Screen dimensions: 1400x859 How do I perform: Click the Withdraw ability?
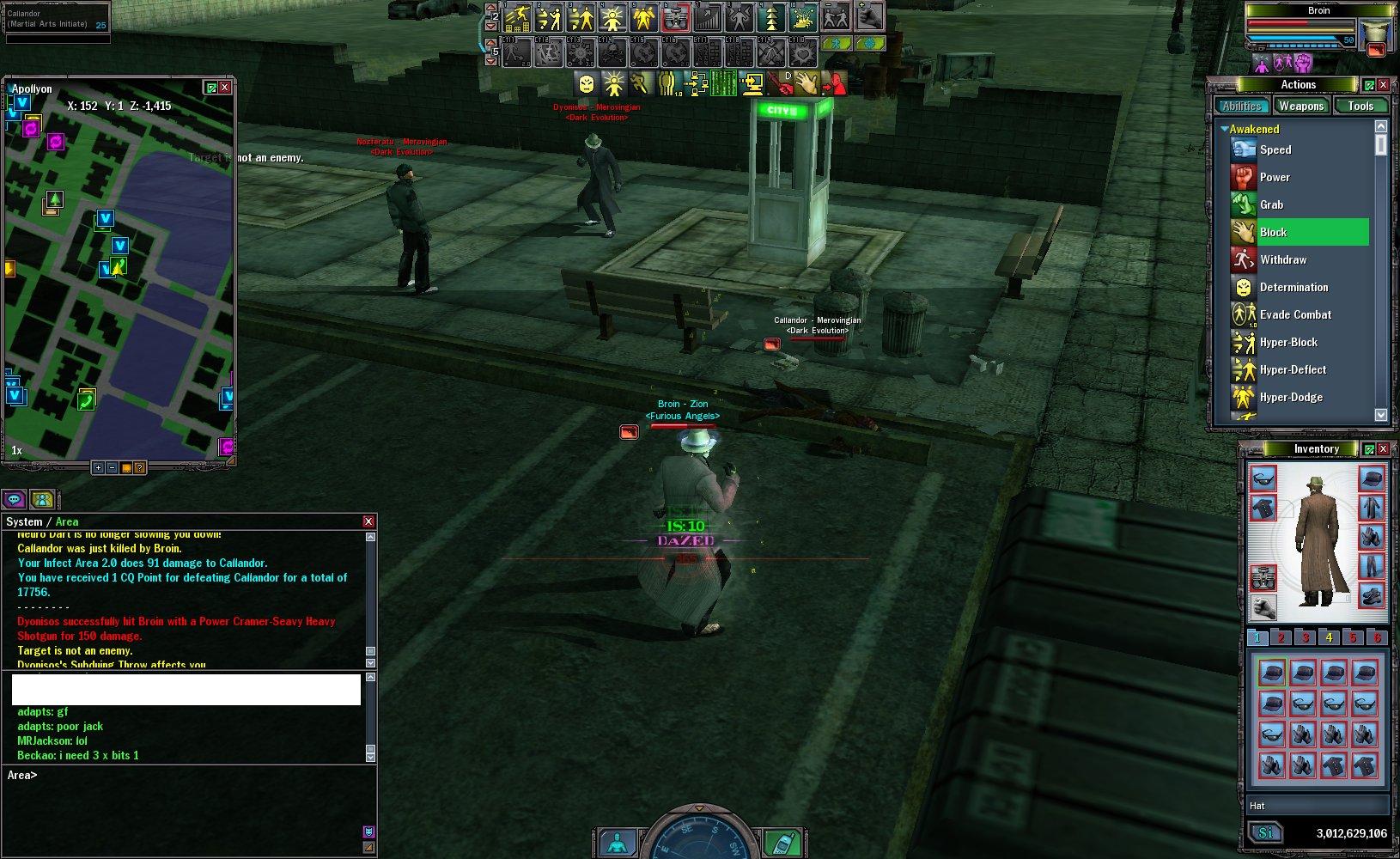1282,259
